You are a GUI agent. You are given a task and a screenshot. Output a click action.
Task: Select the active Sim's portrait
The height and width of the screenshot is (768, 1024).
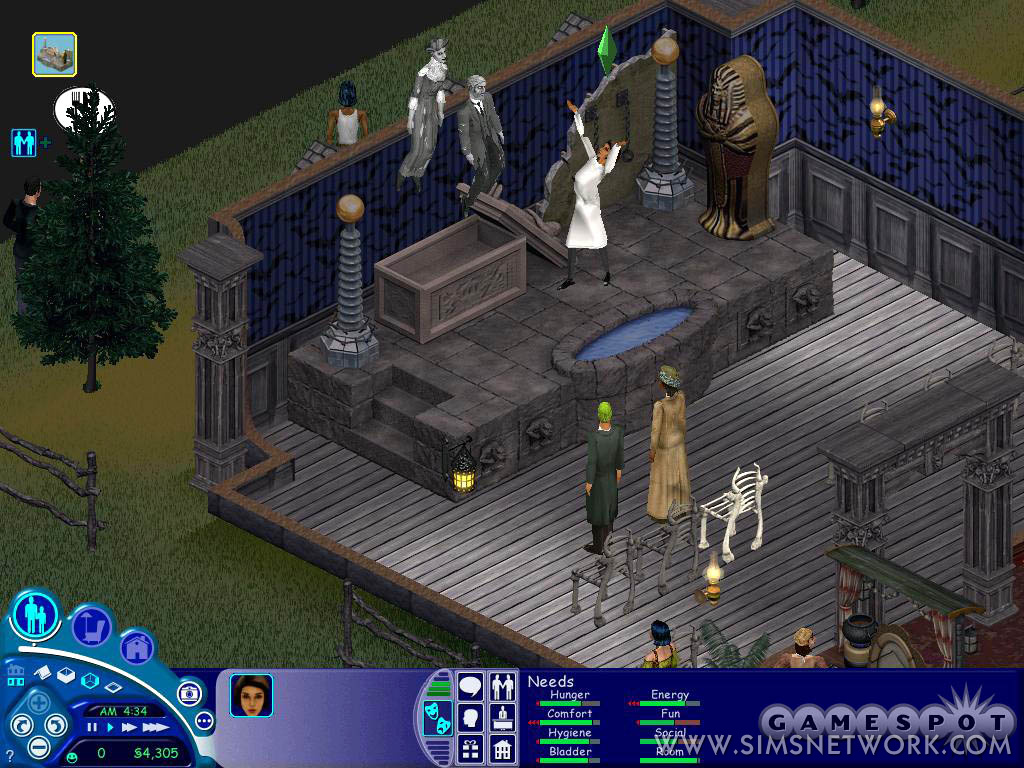251,695
